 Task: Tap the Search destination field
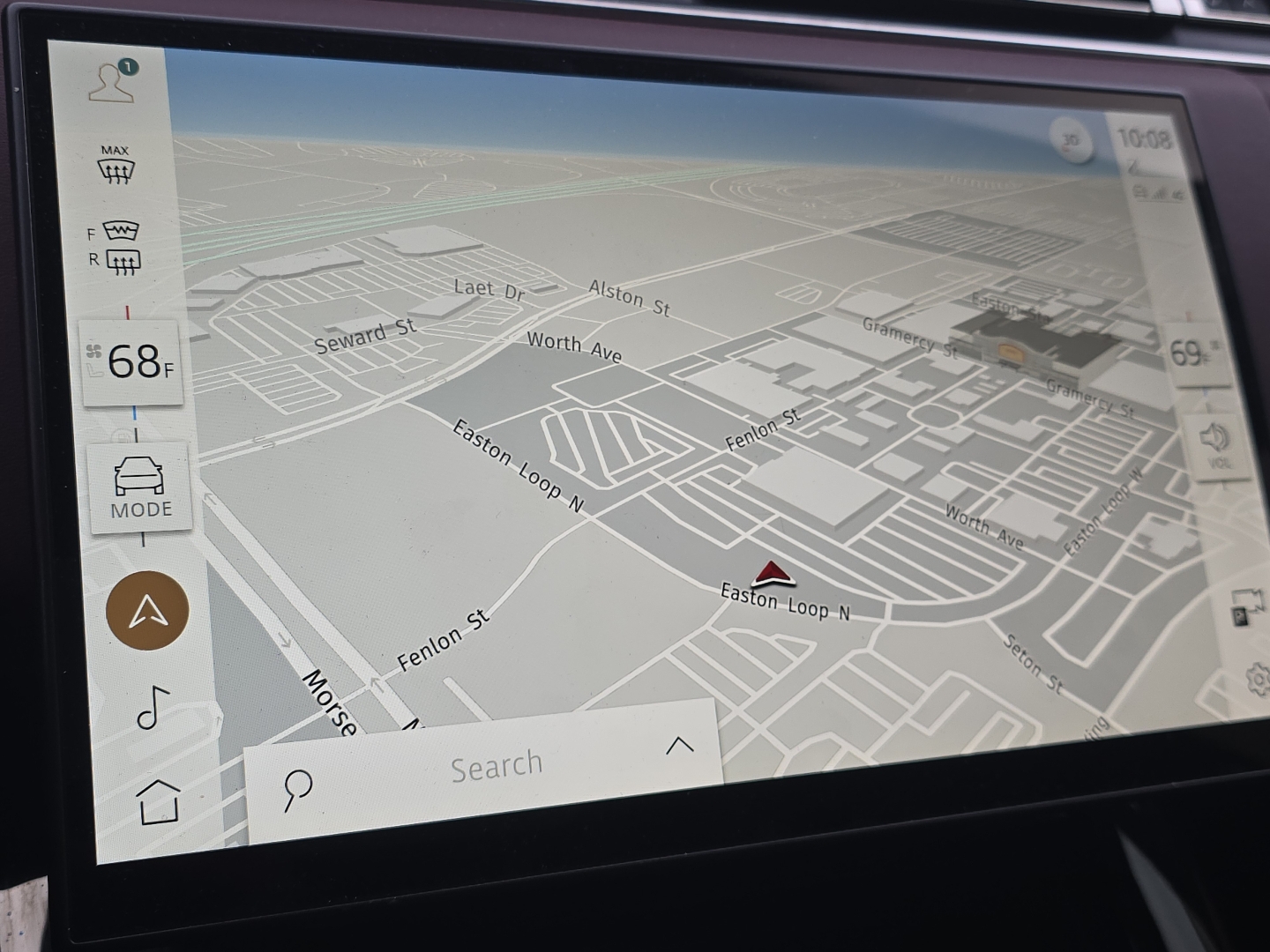497,766
